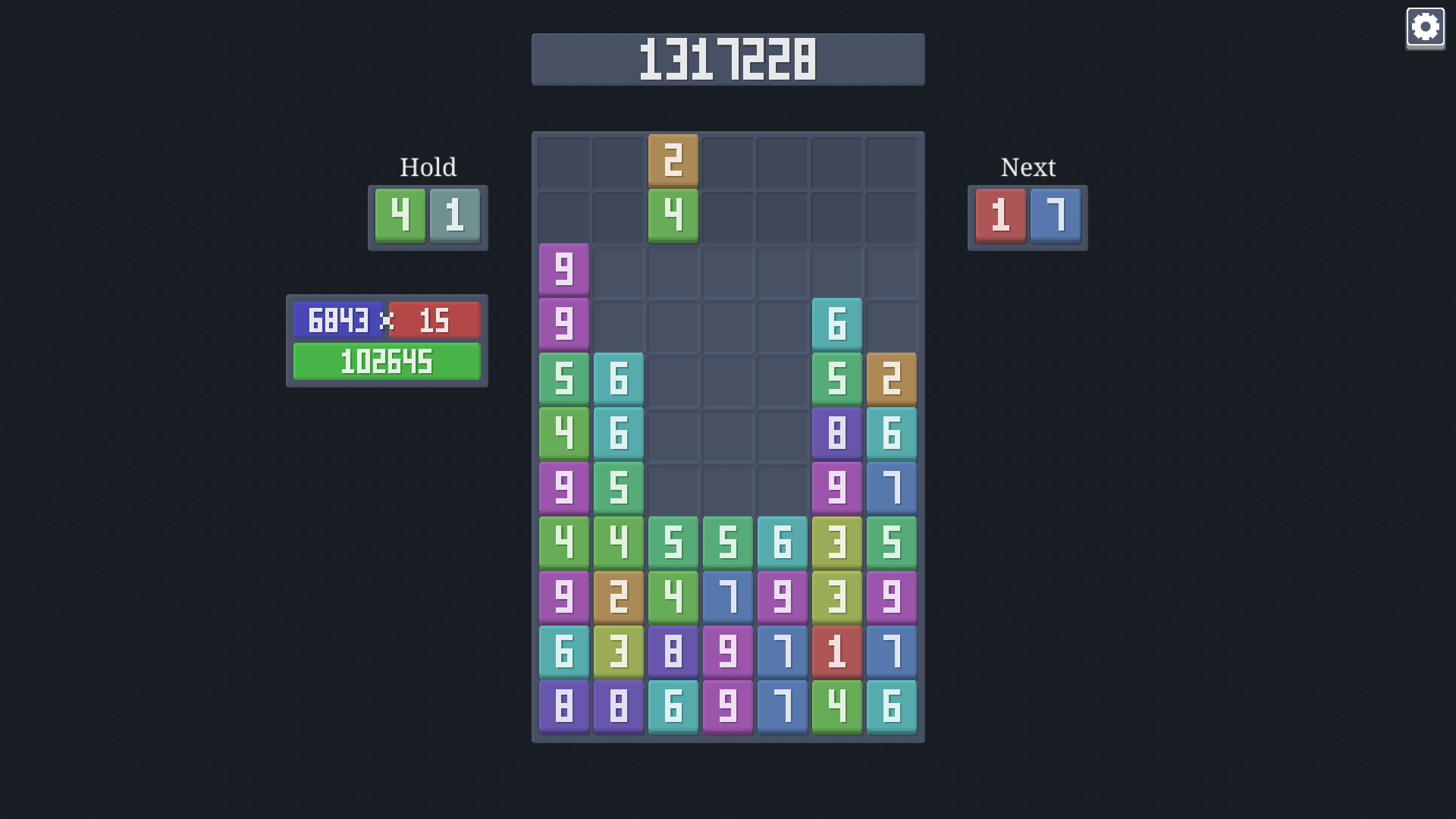The width and height of the screenshot is (1456, 819).
Task: Click the purple 8 tile below the 5
Action: (x=836, y=433)
